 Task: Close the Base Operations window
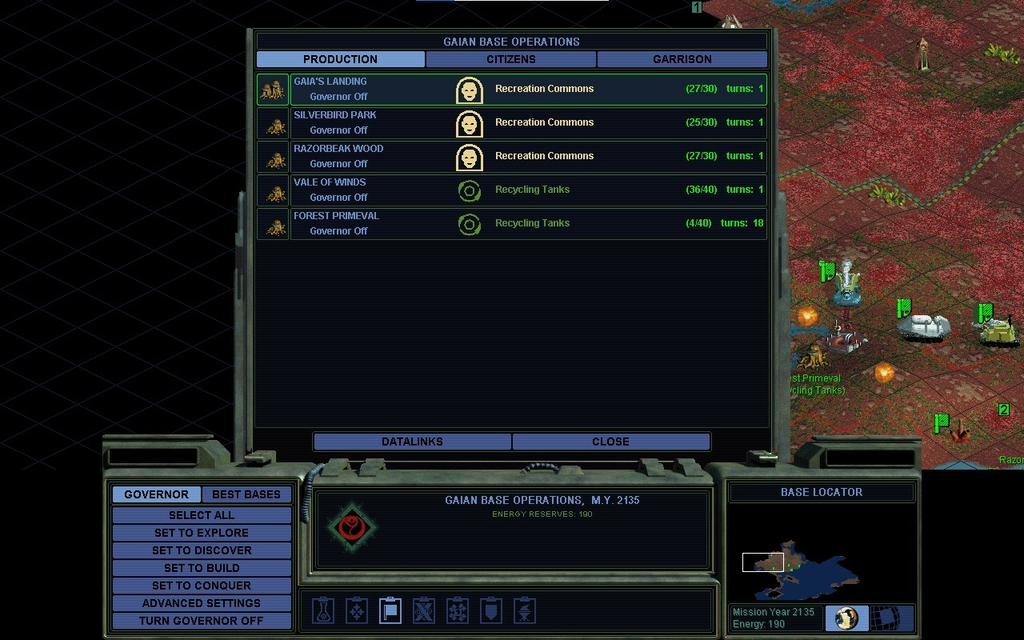(x=610, y=442)
